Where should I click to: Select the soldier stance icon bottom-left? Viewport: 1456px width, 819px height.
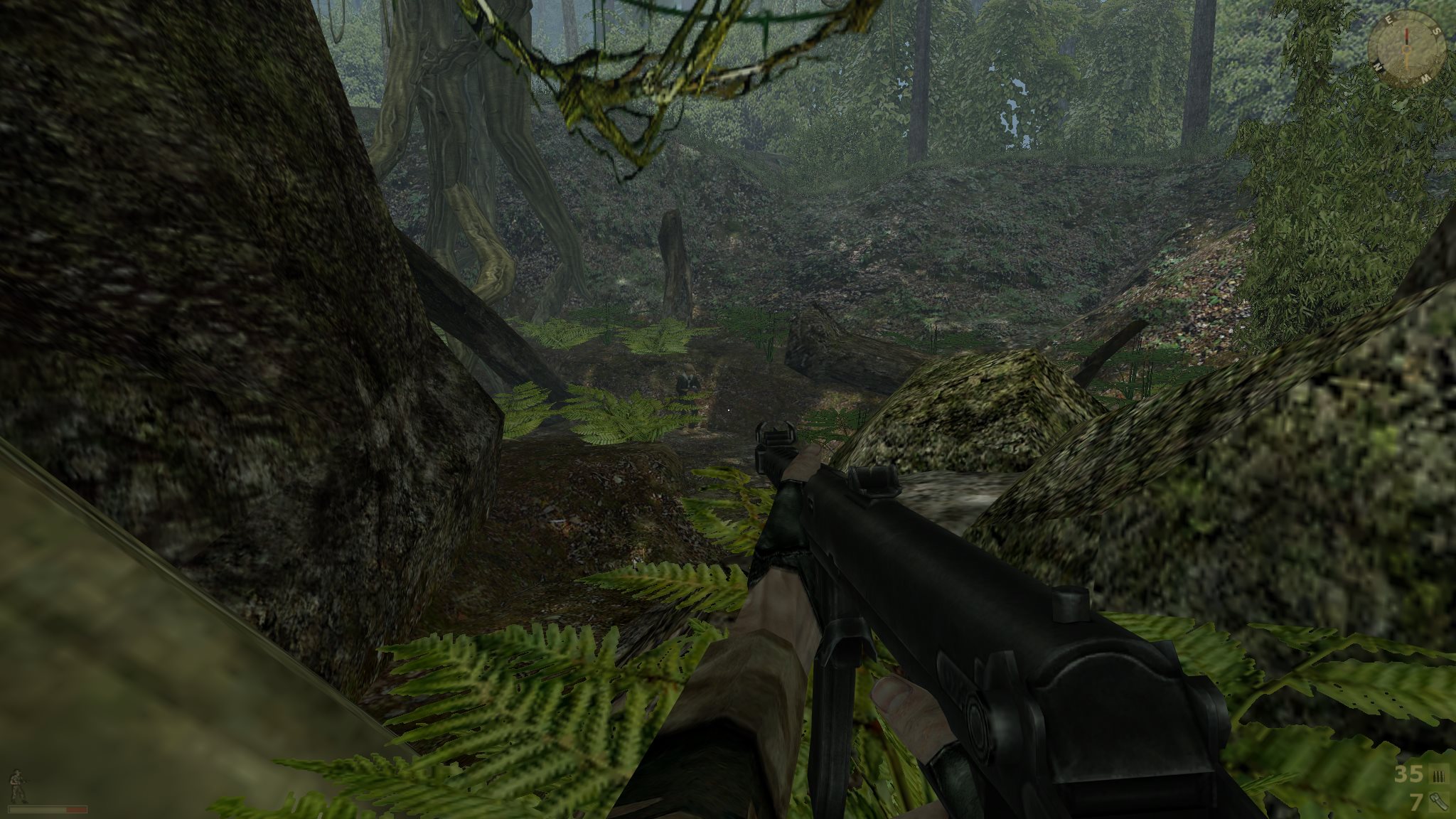coord(16,785)
